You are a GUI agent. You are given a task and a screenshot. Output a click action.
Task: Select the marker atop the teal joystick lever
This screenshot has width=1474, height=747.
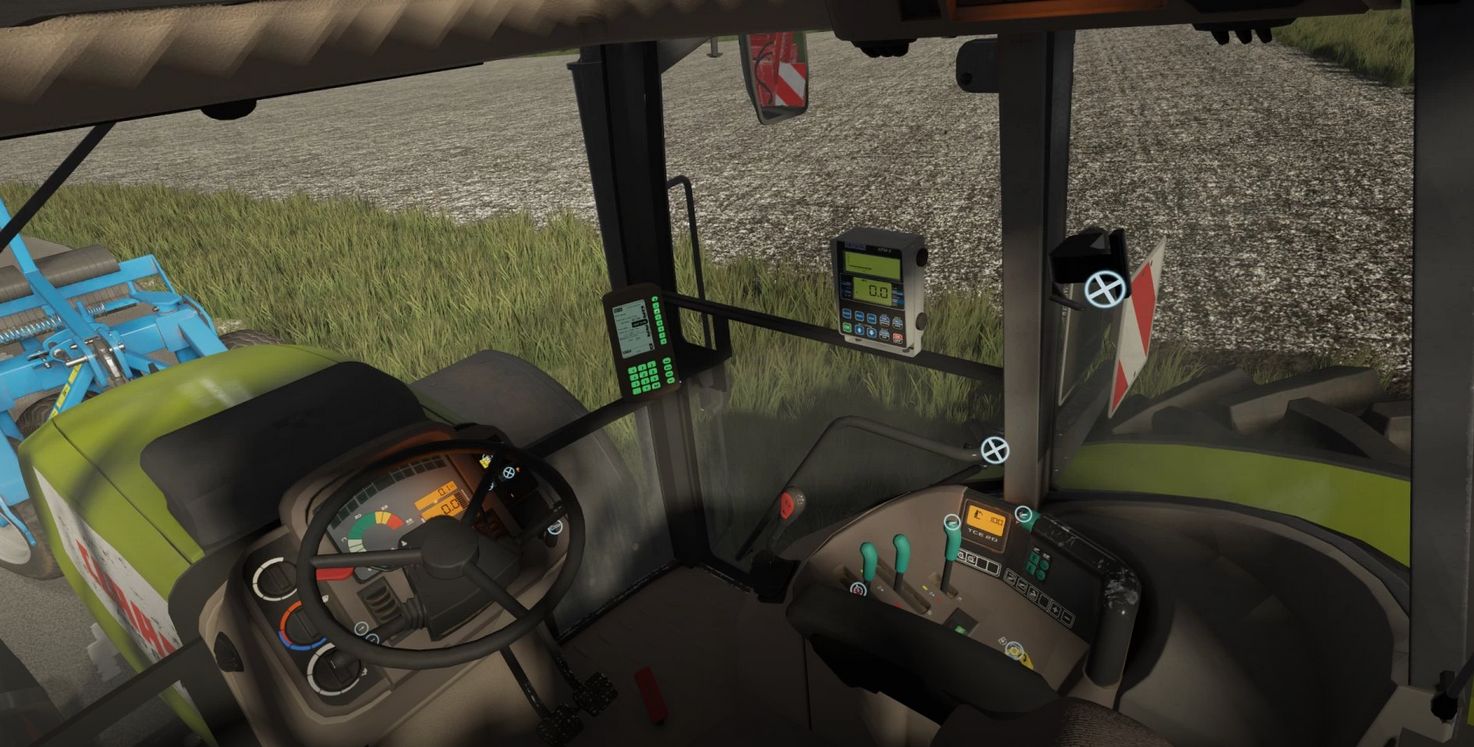(951, 522)
